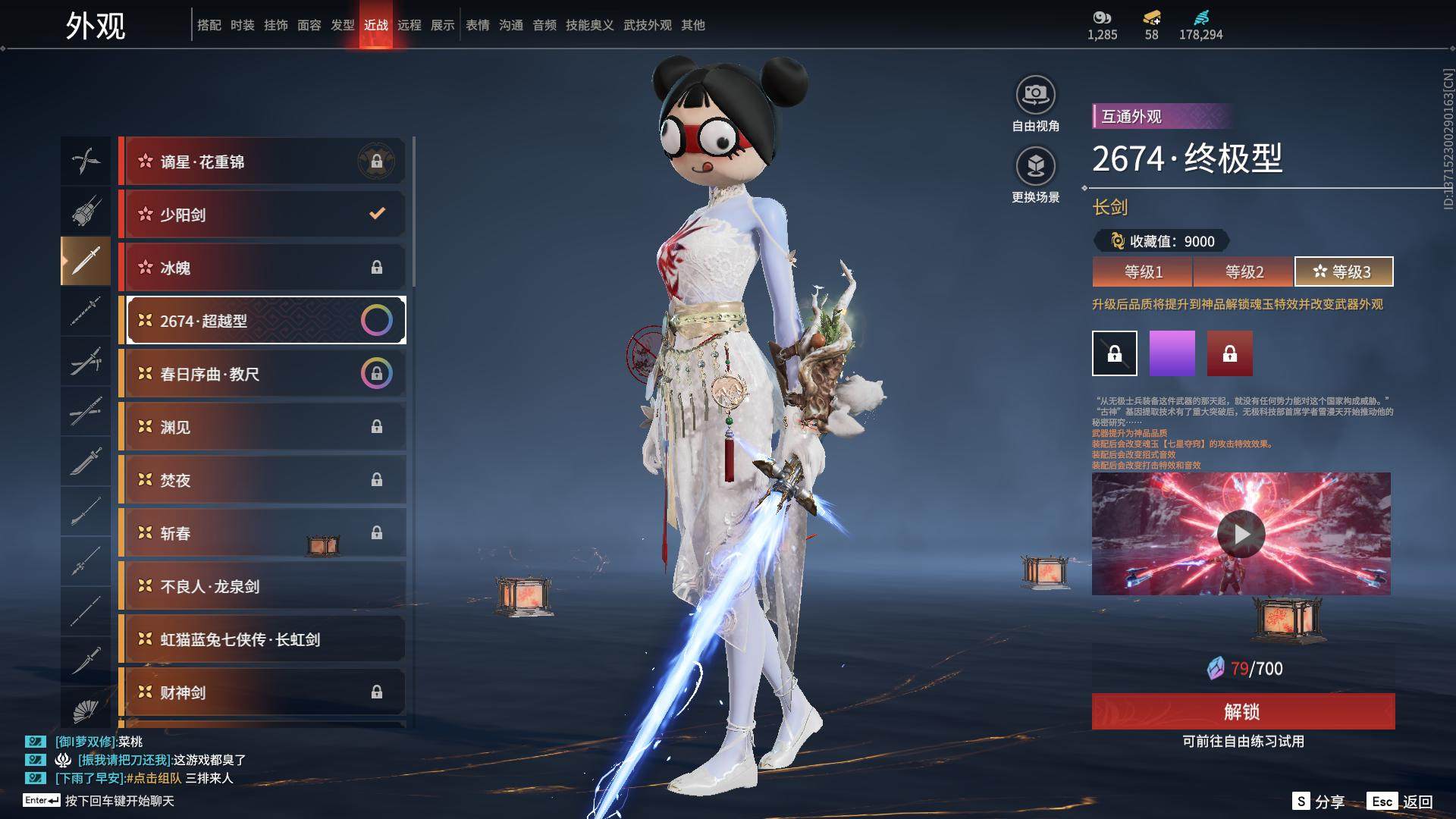The height and width of the screenshot is (819, 1456).
Task: Choose the 少阳剑 sword skin
Action: click(x=262, y=215)
